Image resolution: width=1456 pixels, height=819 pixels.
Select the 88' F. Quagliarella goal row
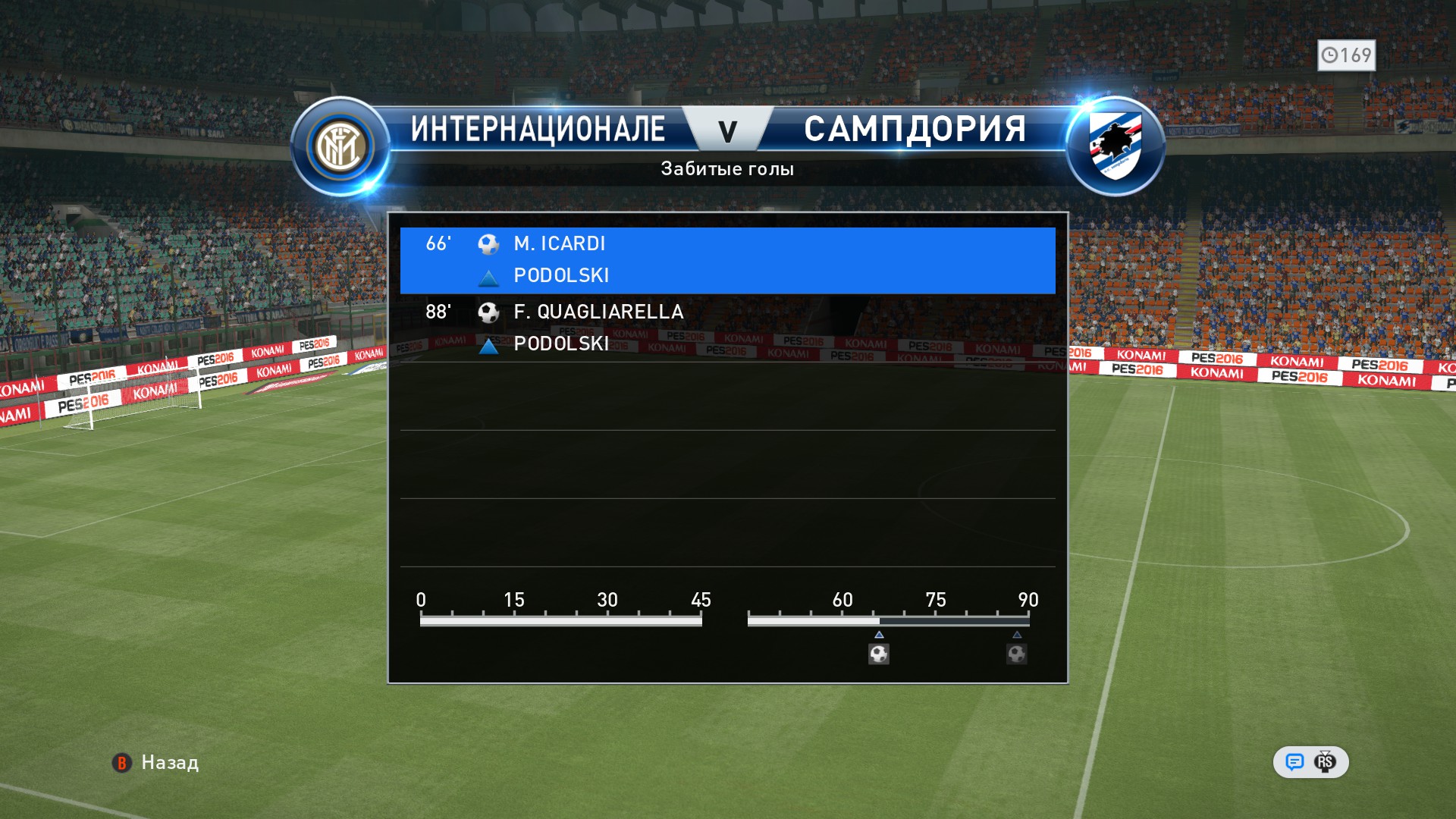[x=726, y=328]
